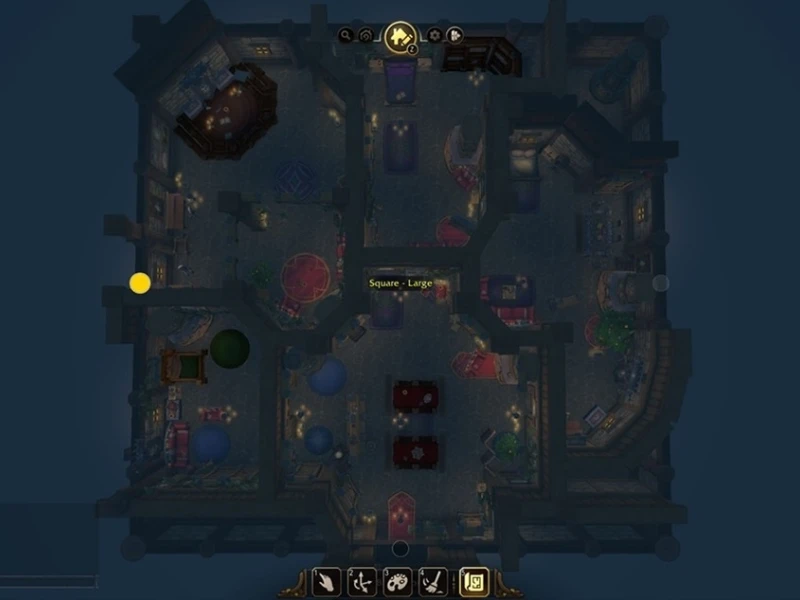
Task: Open the paint palette customize tool
Action: point(396,582)
